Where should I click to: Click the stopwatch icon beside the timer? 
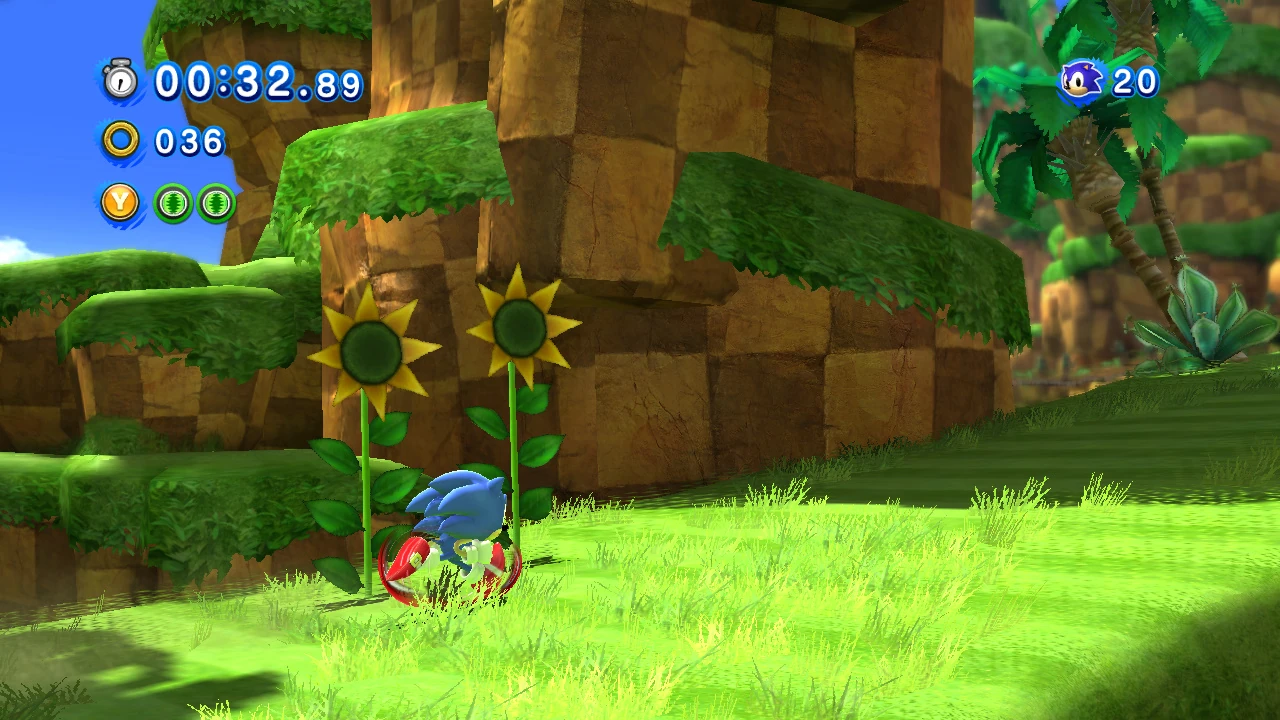(121, 80)
